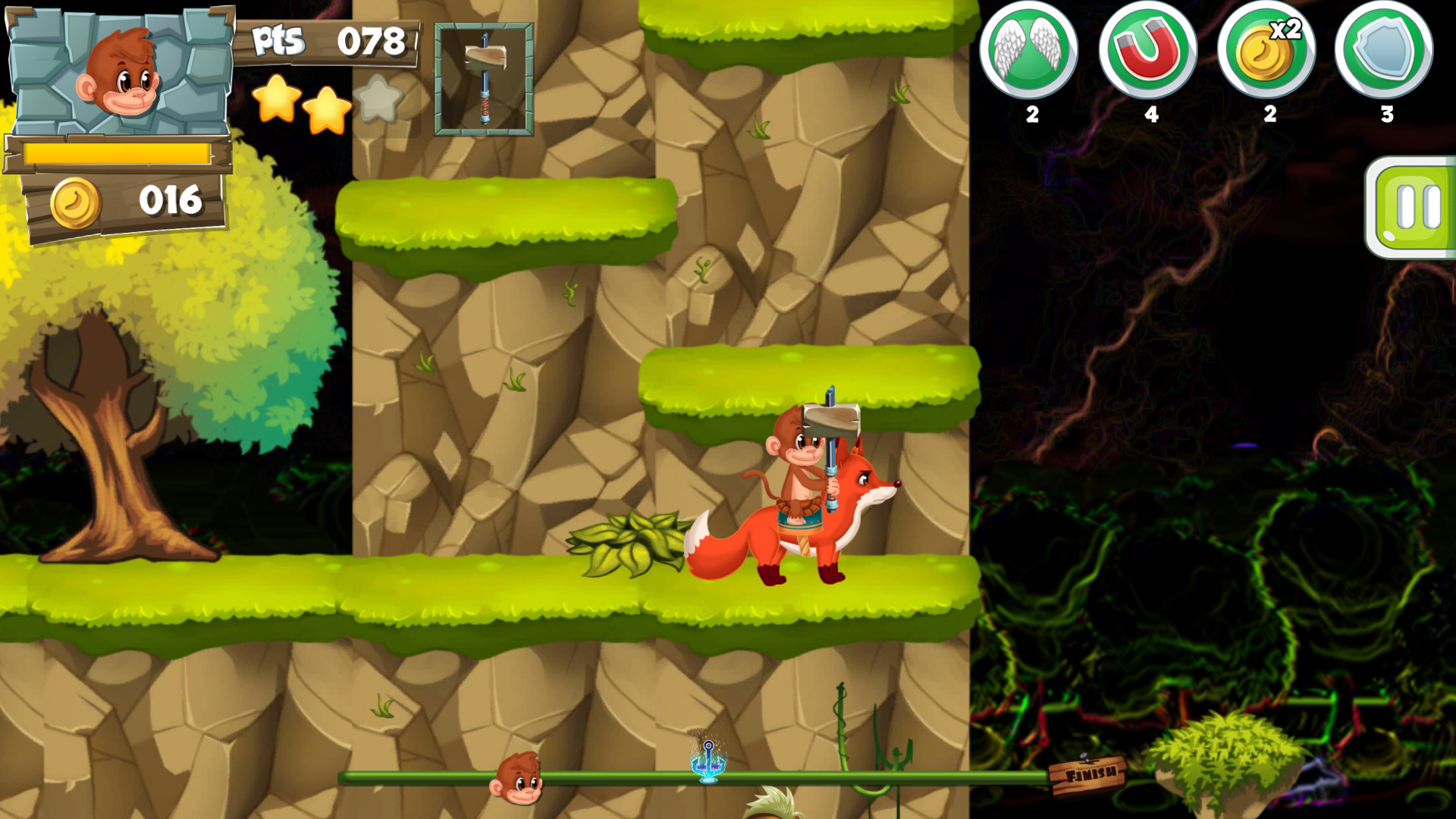This screenshot has height=819, width=1456.
Task: Toggle the wings power-up counter showing 2
Action: click(x=1032, y=115)
